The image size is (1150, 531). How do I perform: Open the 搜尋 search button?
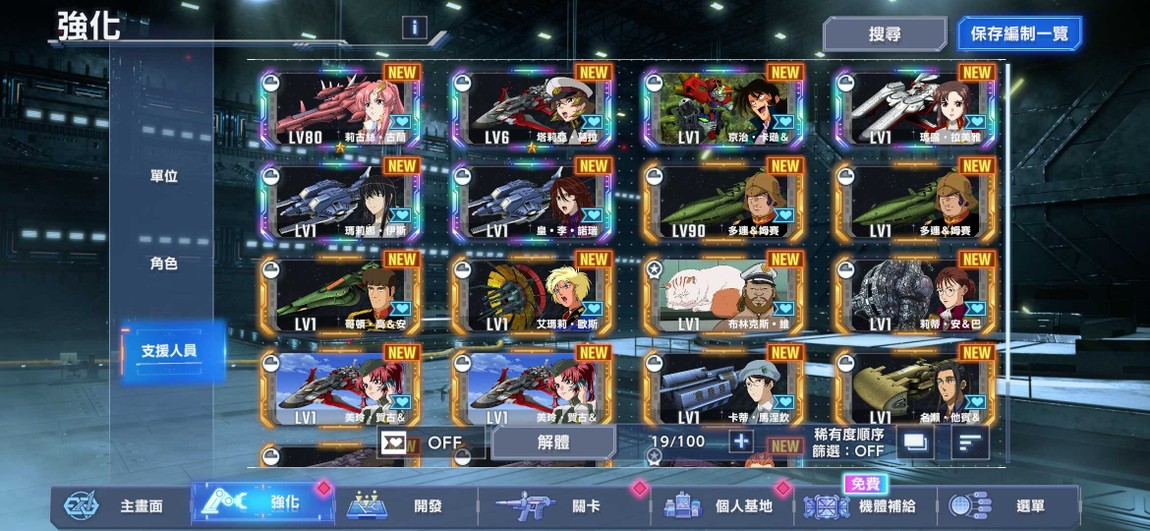[x=884, y=34]
